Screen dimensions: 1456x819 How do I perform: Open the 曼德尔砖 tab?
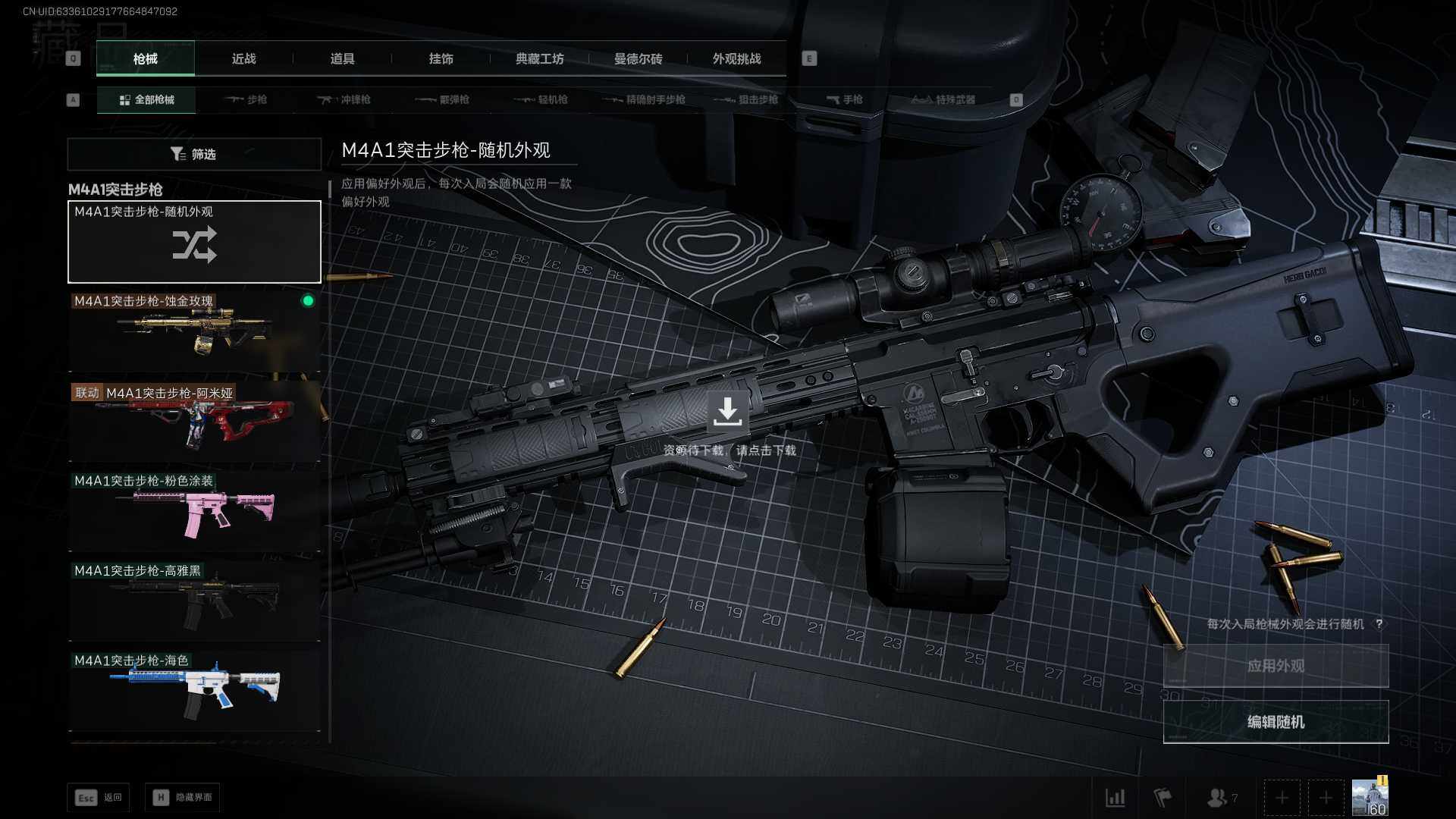click(638, 59)
